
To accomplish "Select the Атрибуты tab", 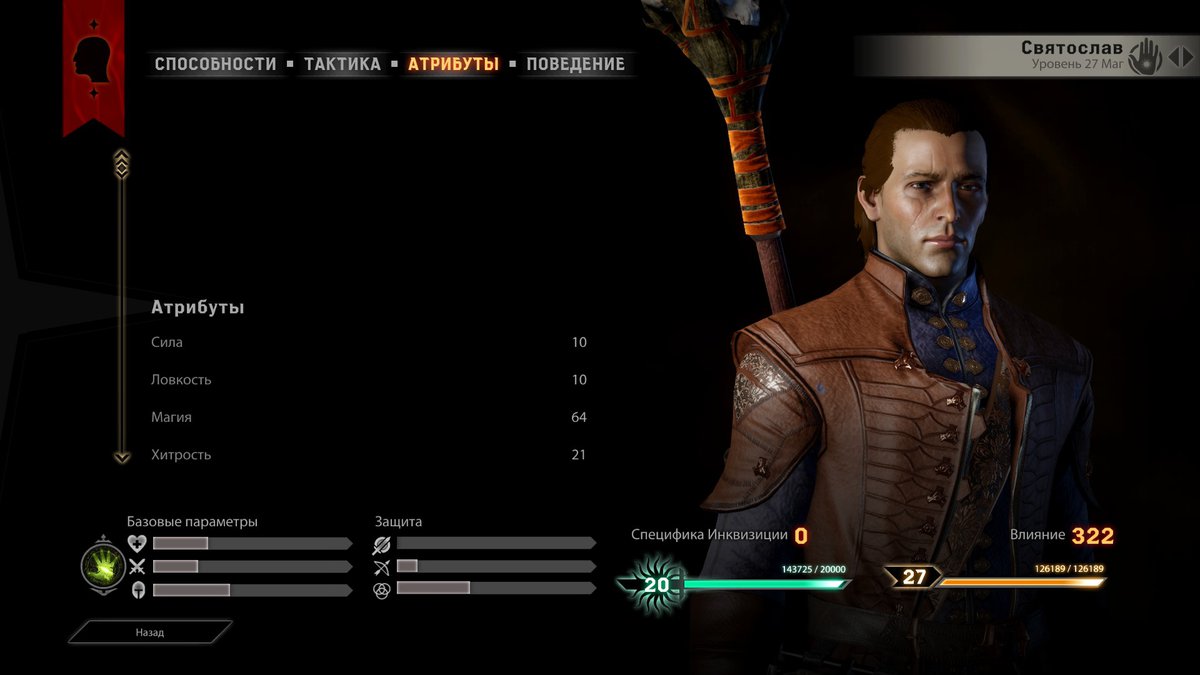I will (453, 64).
